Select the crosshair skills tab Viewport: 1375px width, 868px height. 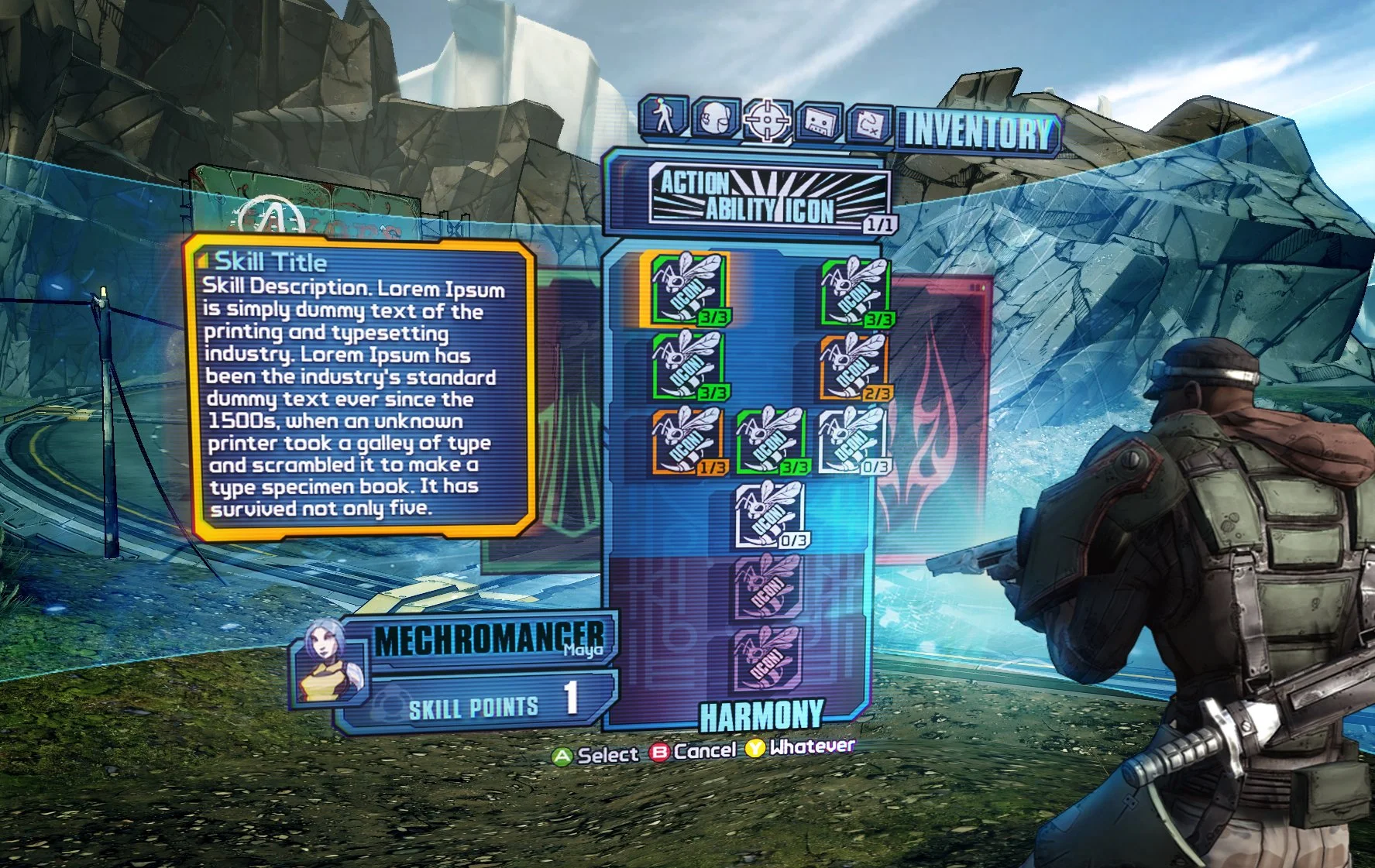(x=767, y=120)
